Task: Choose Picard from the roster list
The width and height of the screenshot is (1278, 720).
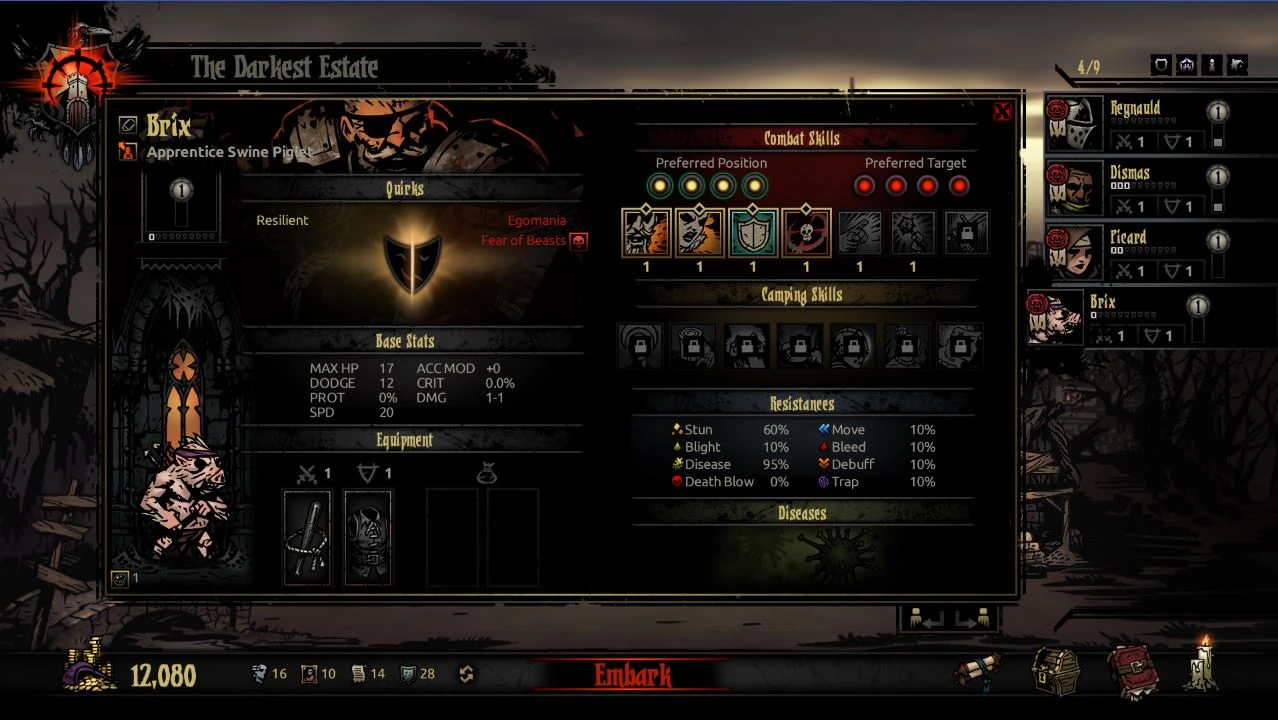Action: click(x=1135, y=252)
